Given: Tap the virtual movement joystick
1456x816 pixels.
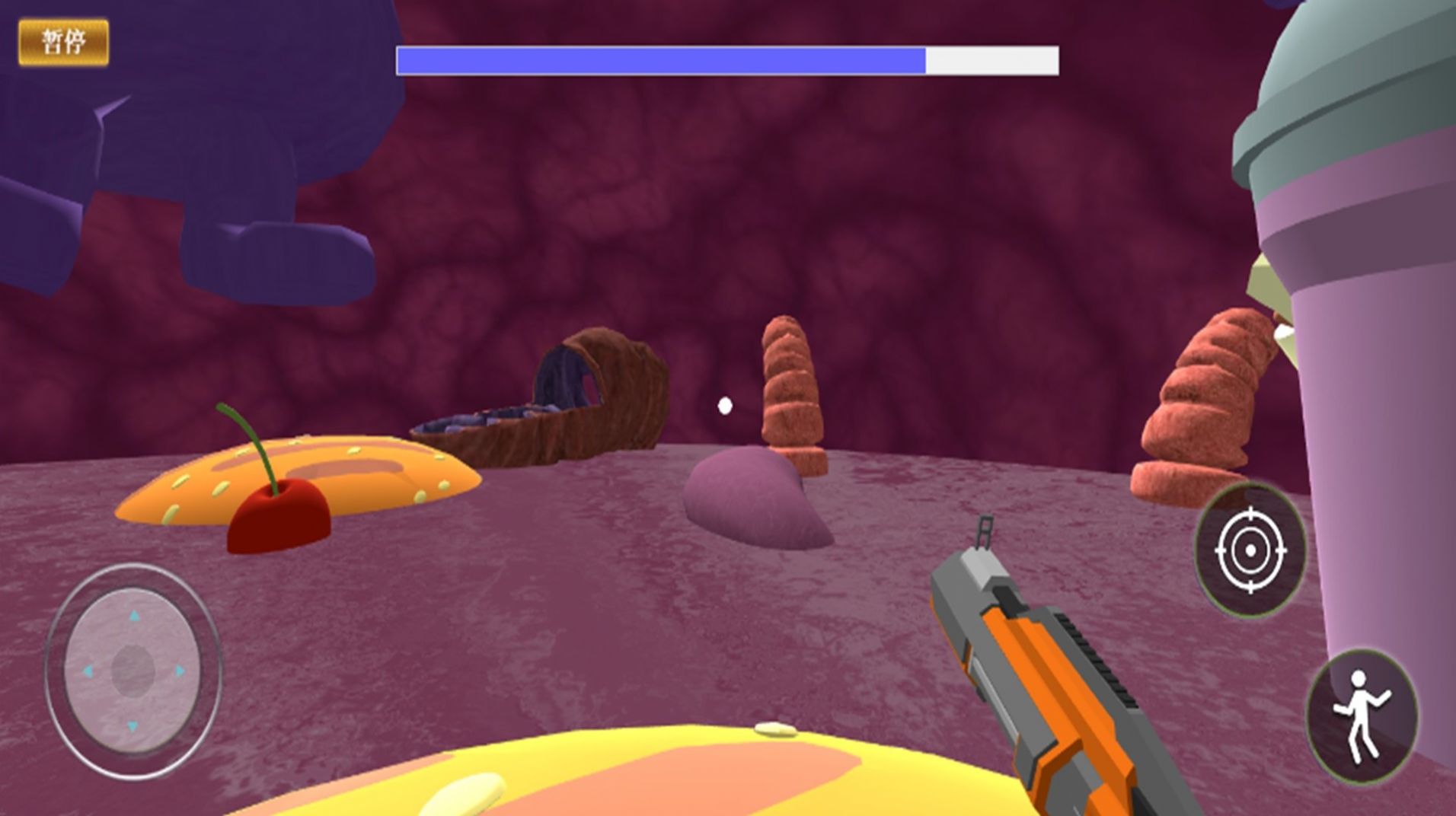Looking at the screenshot, I should [x=133, y=671].
